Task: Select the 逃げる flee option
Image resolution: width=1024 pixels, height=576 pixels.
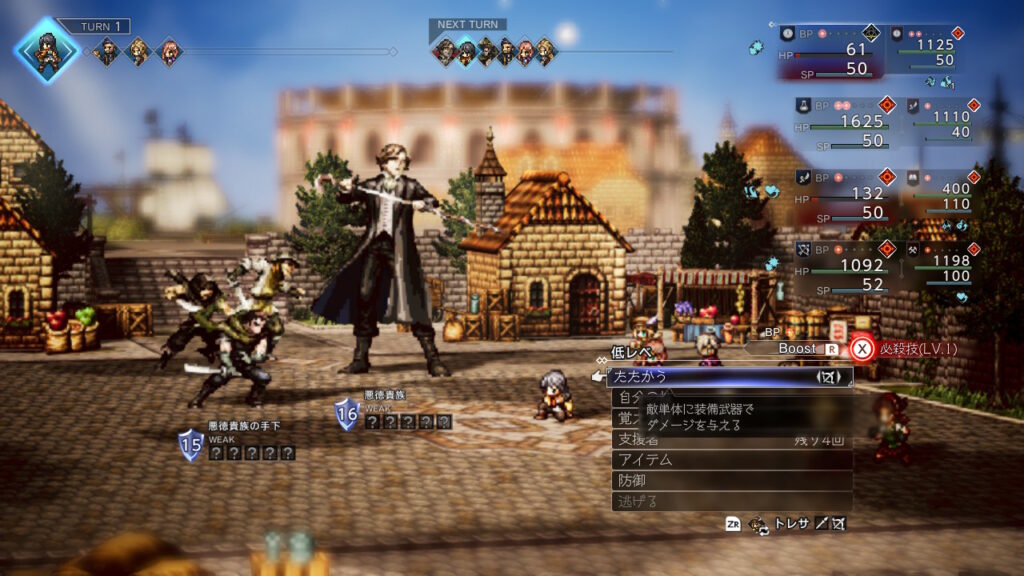Action: click(x=731, y=501)
